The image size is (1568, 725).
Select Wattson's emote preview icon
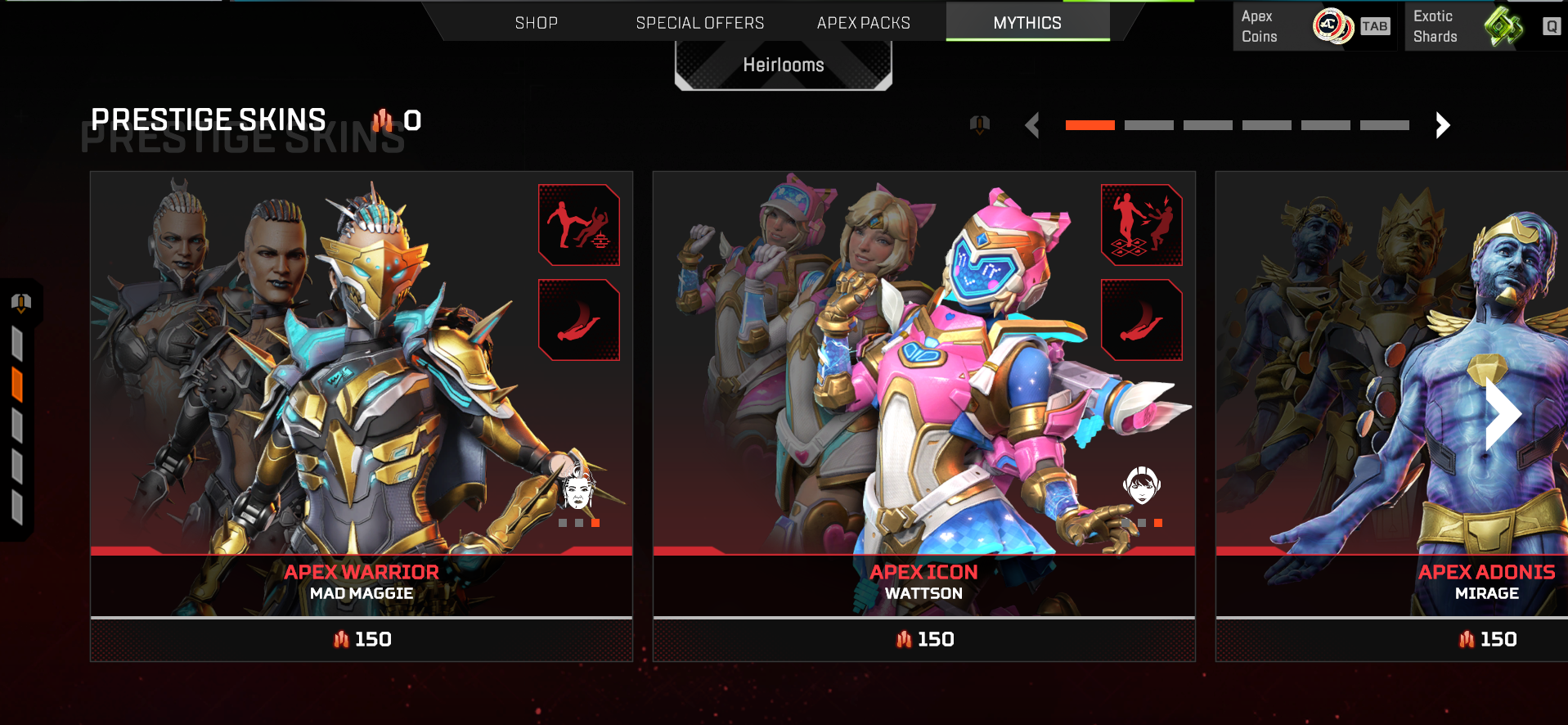(x=1141, y=224)
